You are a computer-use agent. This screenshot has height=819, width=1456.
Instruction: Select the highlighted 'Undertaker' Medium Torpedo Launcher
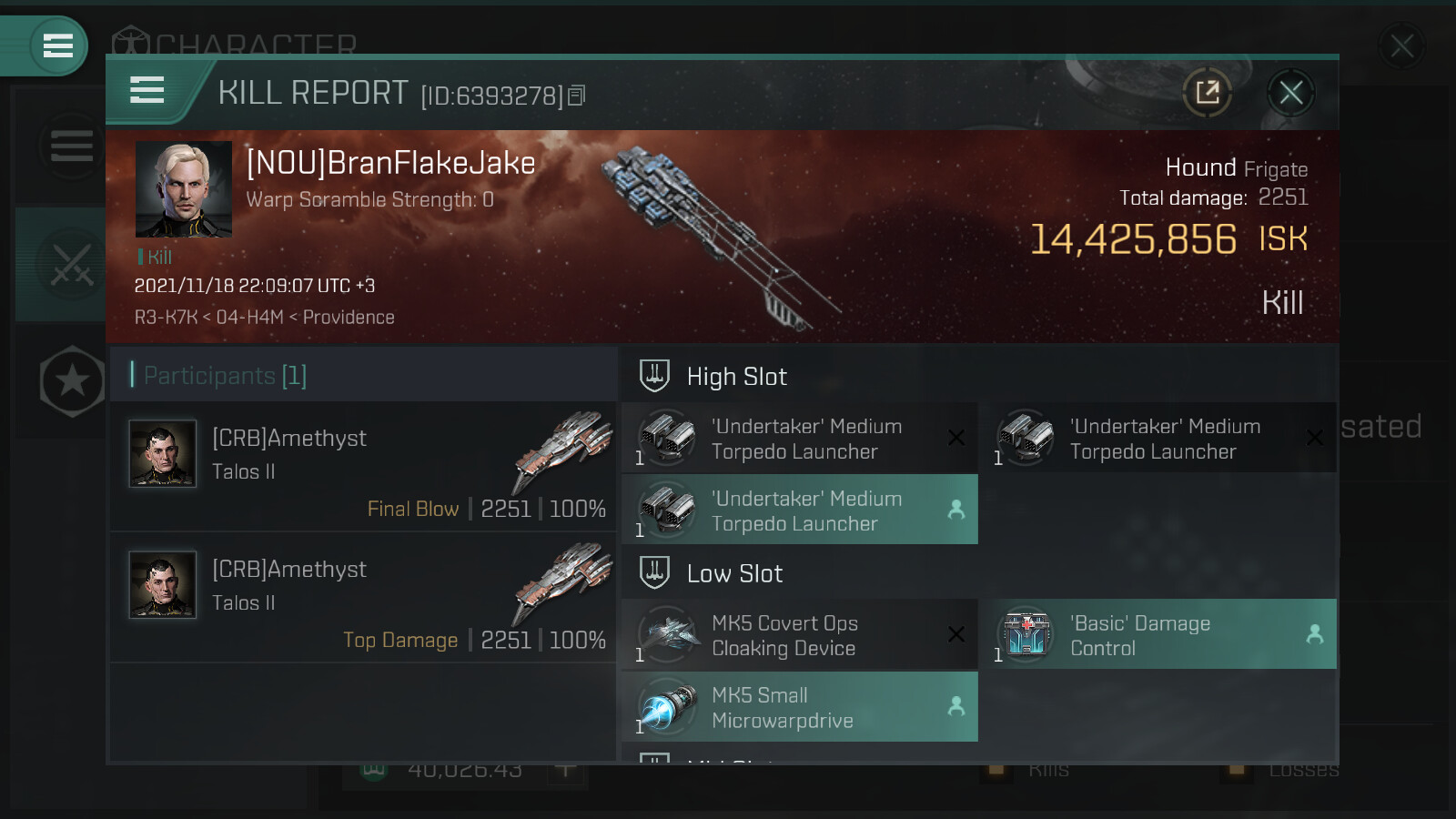(x=799, y=511)
